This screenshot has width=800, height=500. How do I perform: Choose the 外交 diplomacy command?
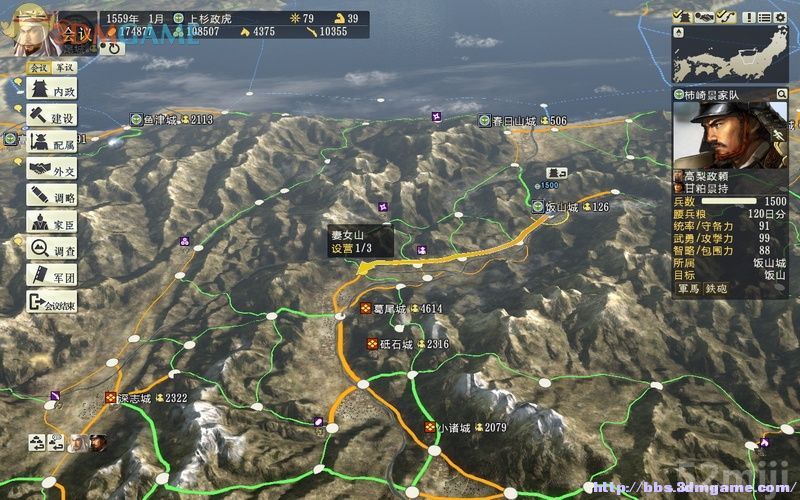[52, 170]
